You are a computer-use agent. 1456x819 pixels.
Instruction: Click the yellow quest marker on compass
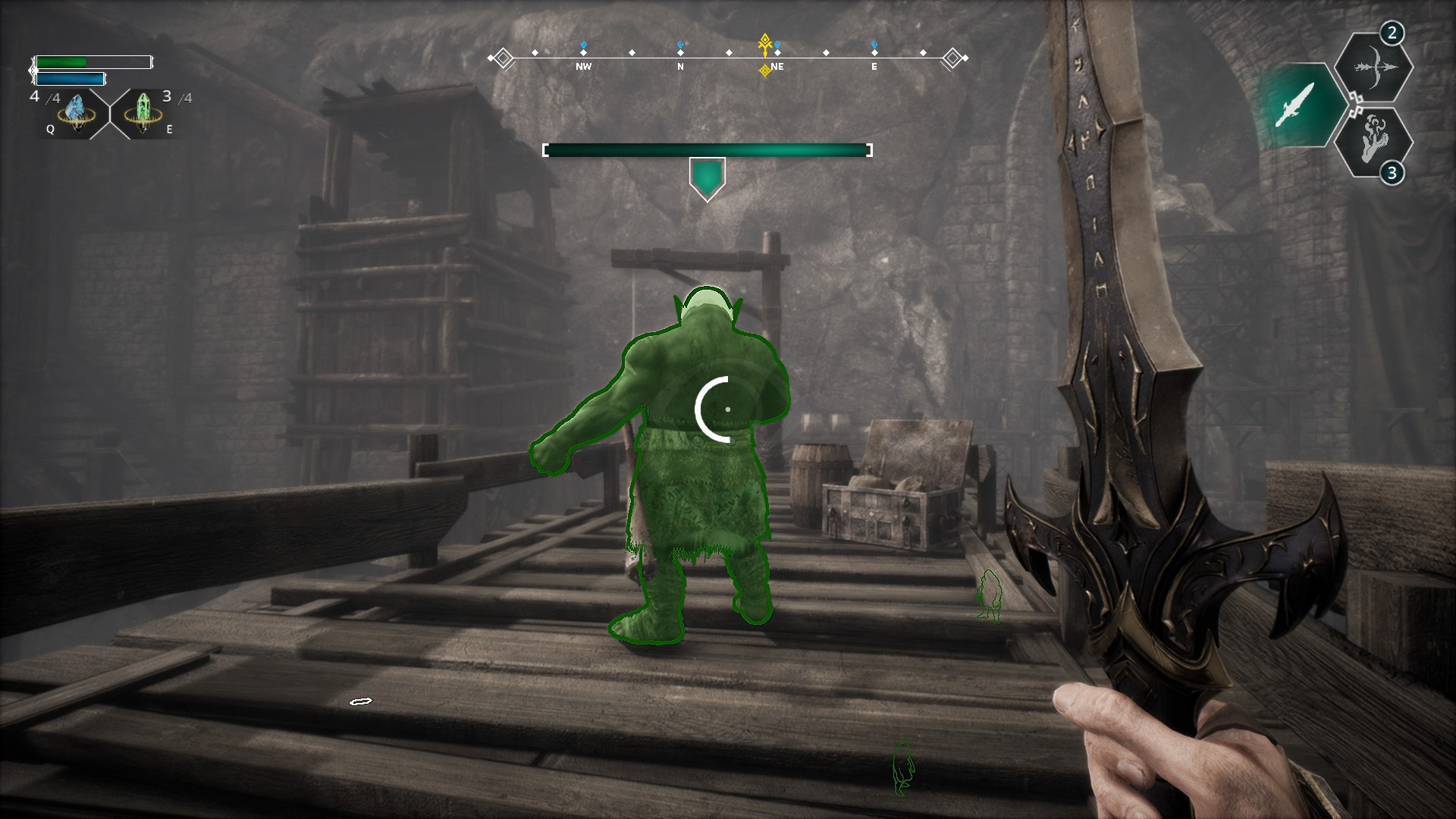pos(765,44)
